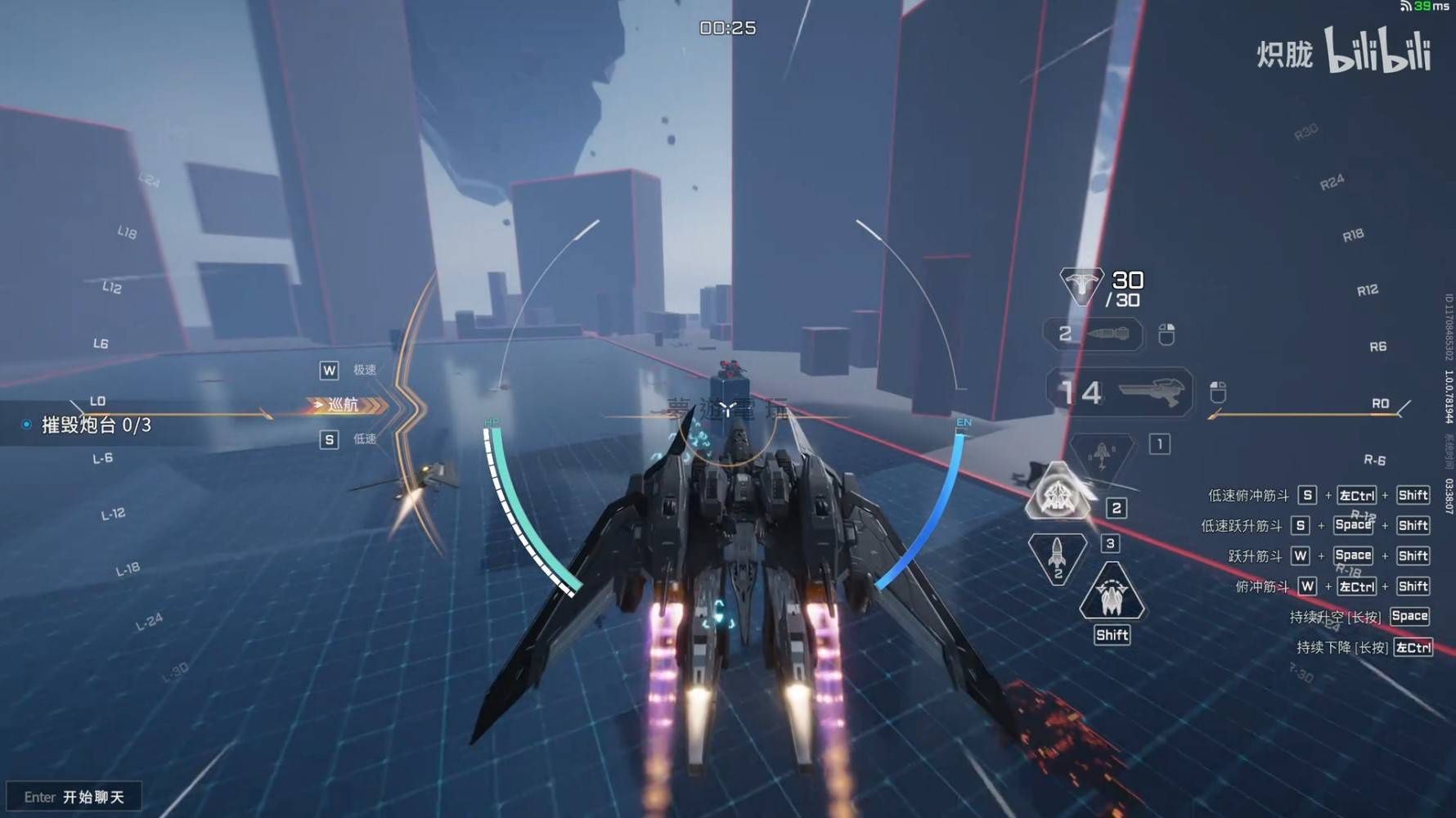This screenshot has height=818, width=1456.
Task: Activate the dimmed aircraft skill in slot 1
Action: 1101,455
